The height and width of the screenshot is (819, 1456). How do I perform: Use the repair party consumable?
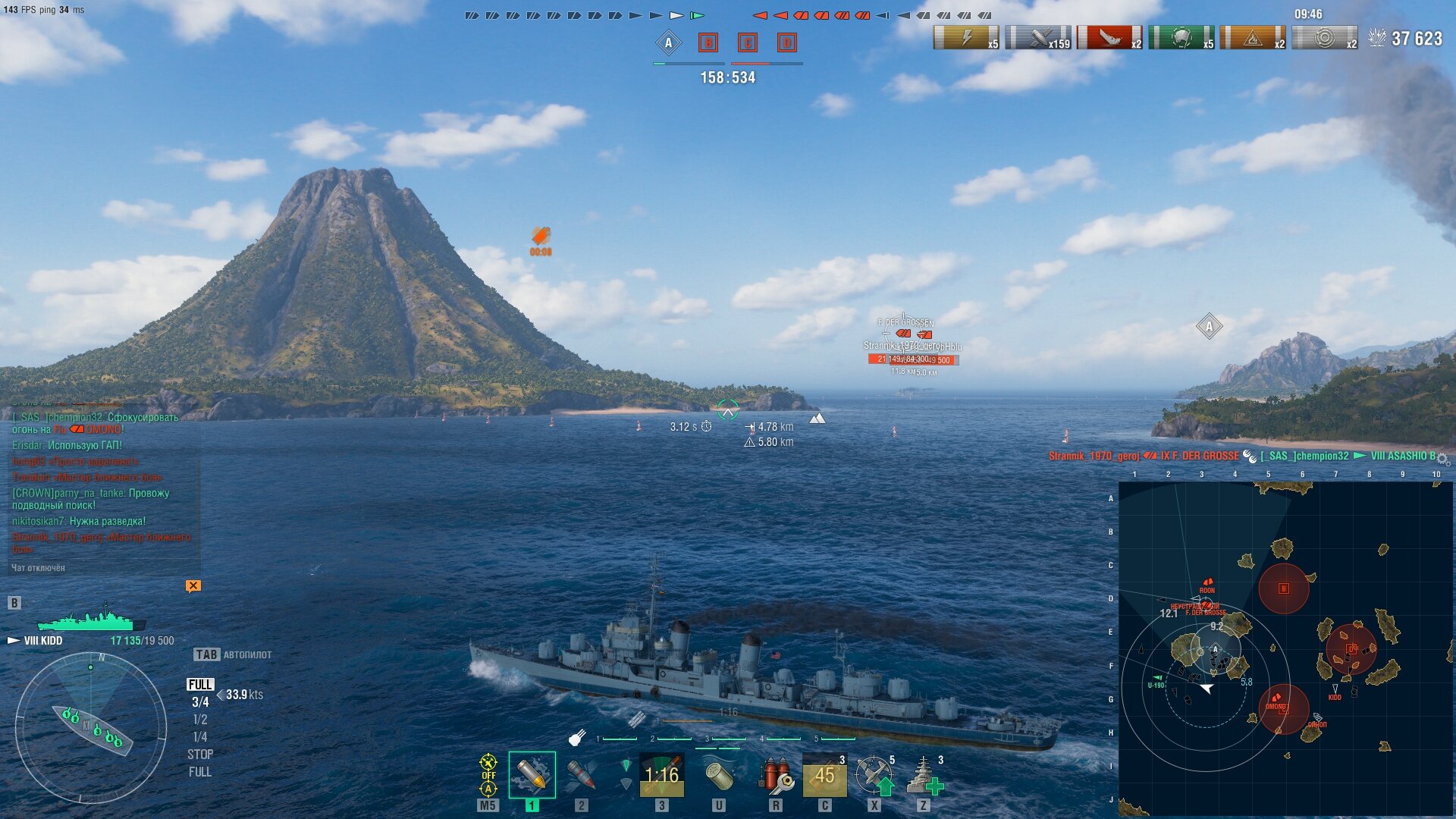(x=924, y=775)
